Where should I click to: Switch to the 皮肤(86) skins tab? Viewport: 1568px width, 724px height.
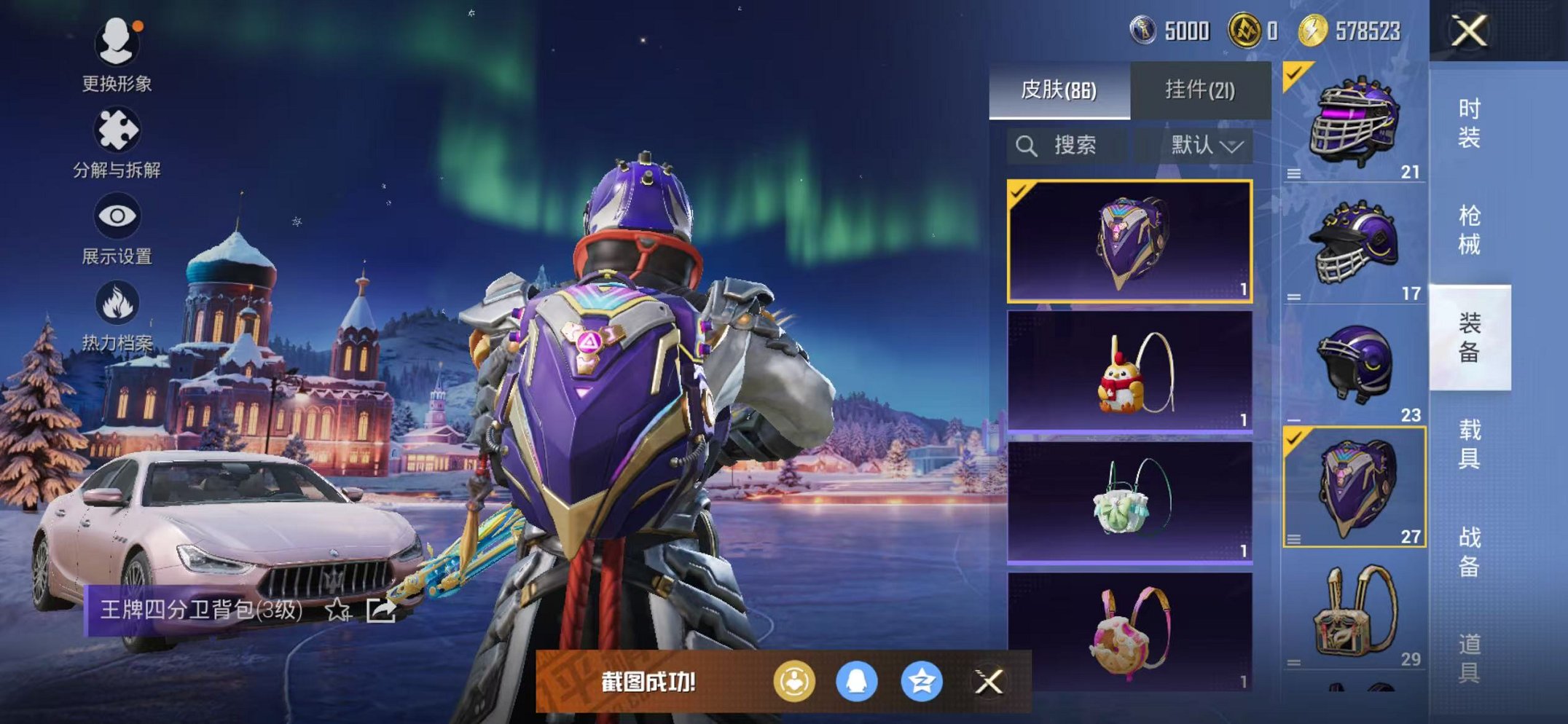(1059, 90)
